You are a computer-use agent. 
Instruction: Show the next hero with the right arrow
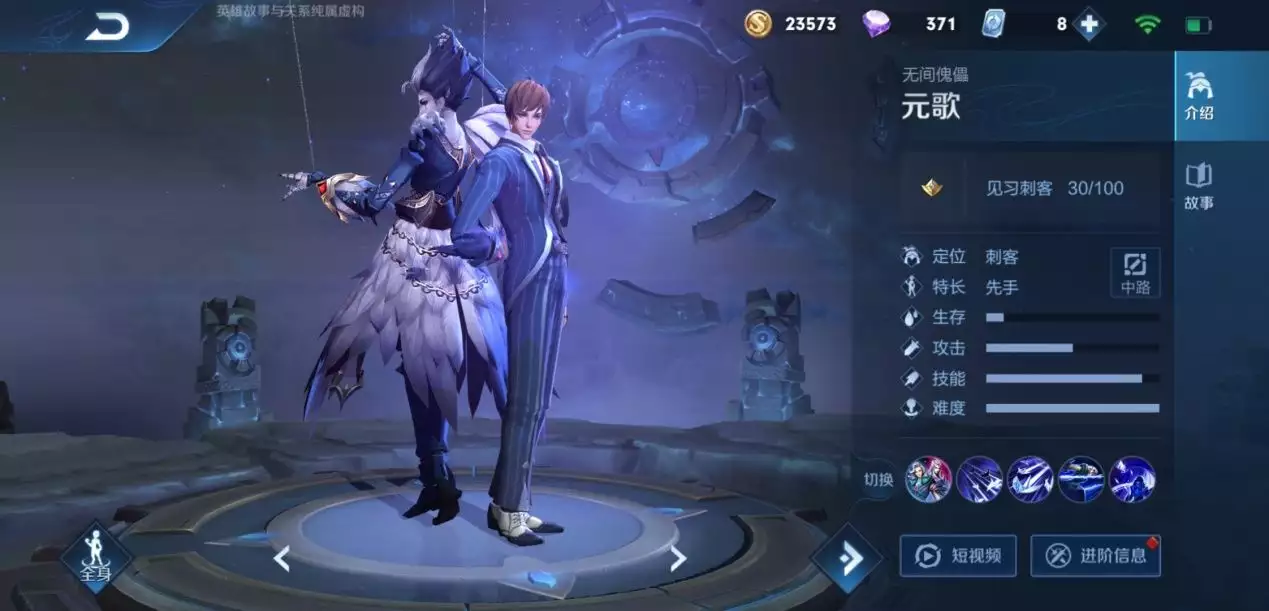coord(678,558)
